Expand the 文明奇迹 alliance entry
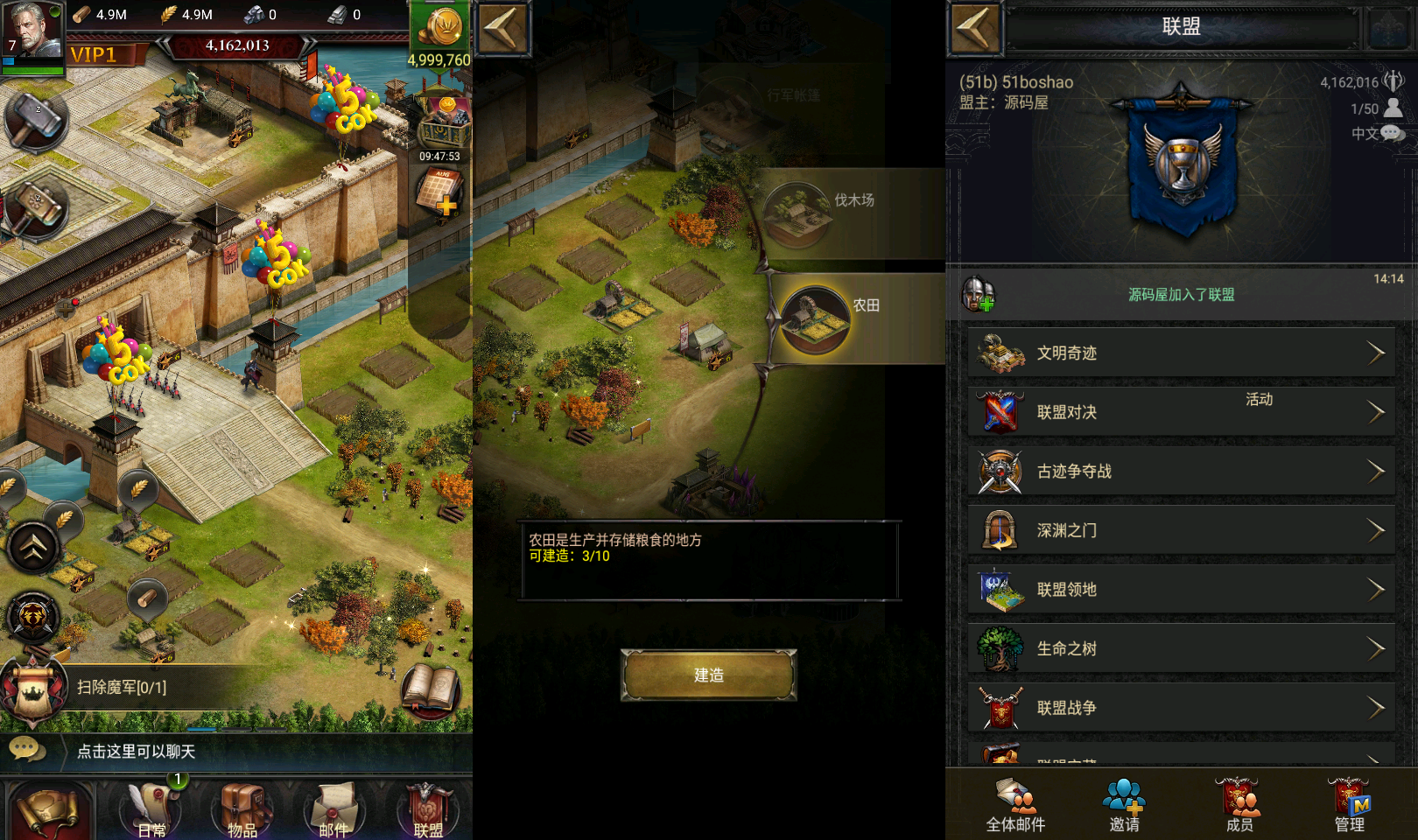The width and height of the screenshot is (1418, 840). pos(1180,353)
